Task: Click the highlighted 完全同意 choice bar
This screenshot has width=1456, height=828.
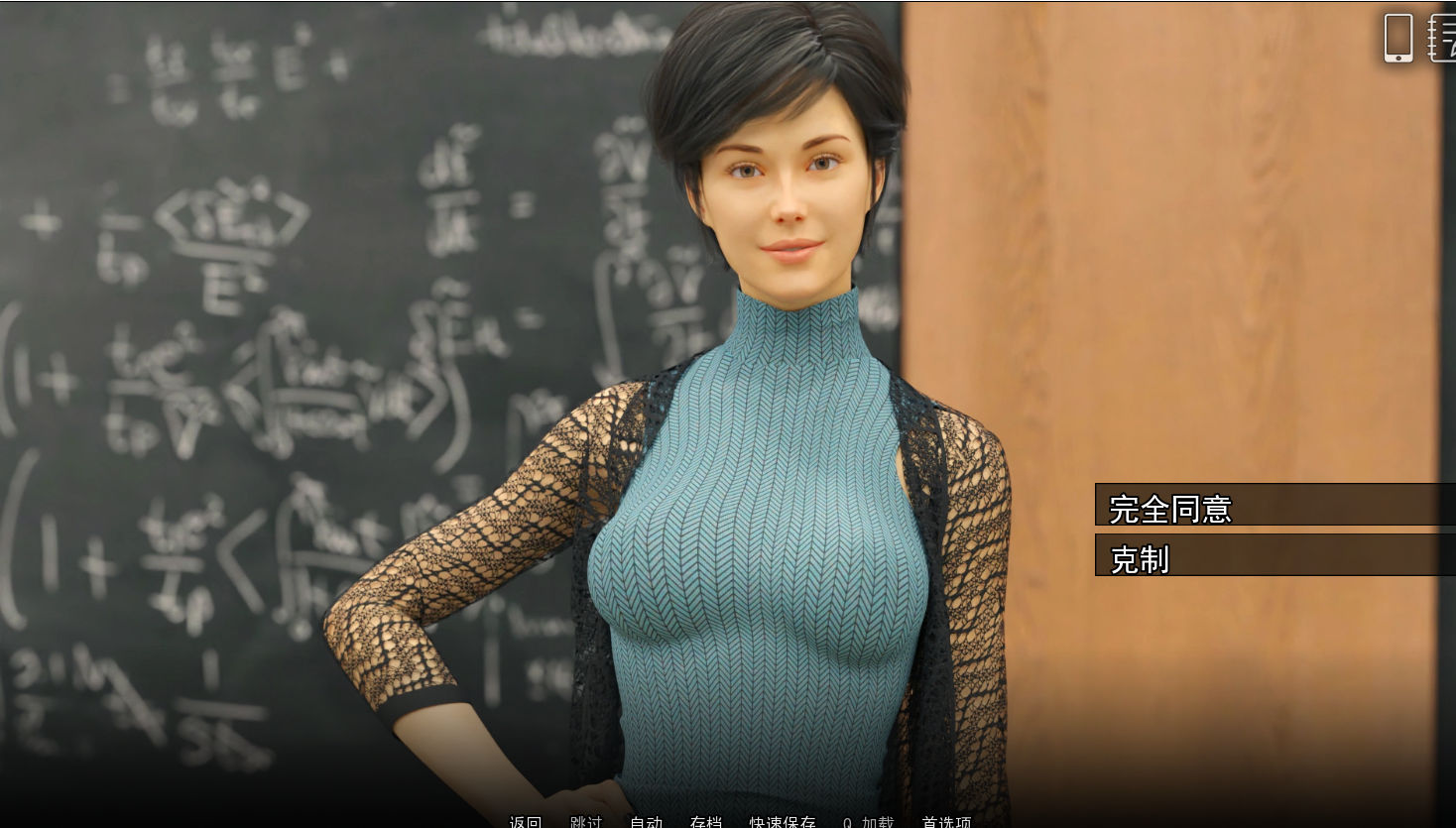Action: click(1274, 510)
